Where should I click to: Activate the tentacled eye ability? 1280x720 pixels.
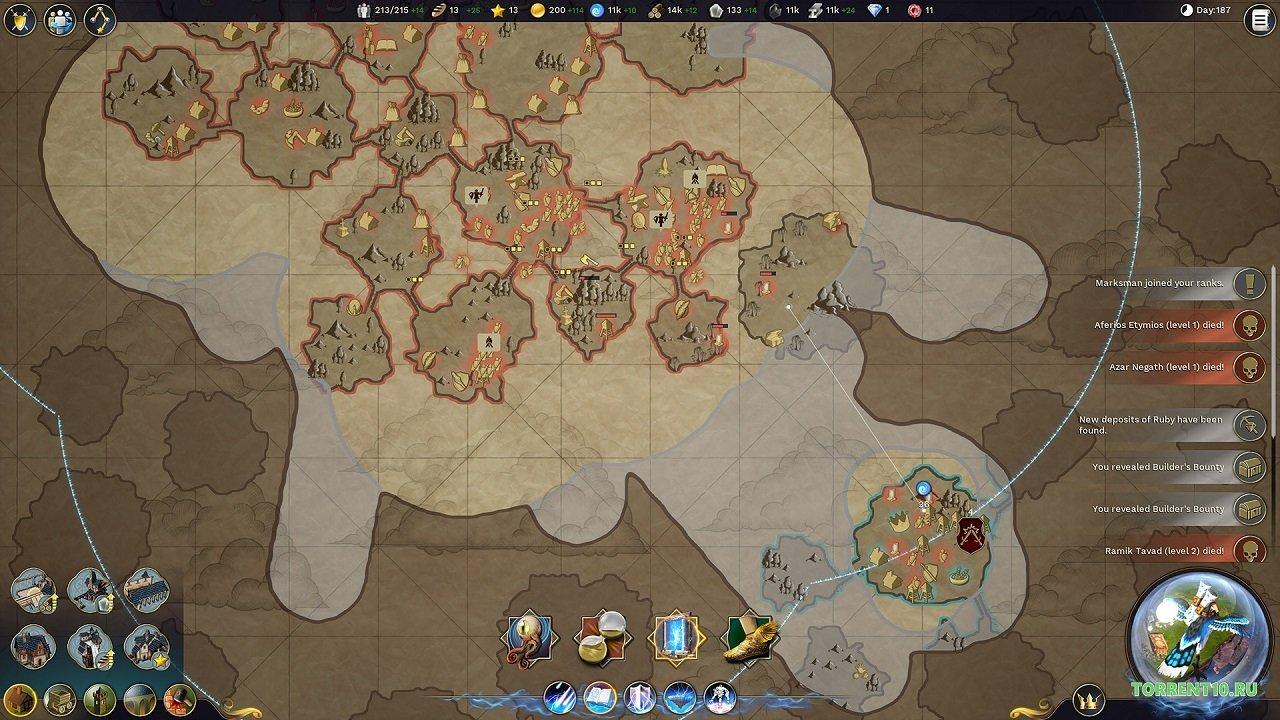(x=530, y=637)
